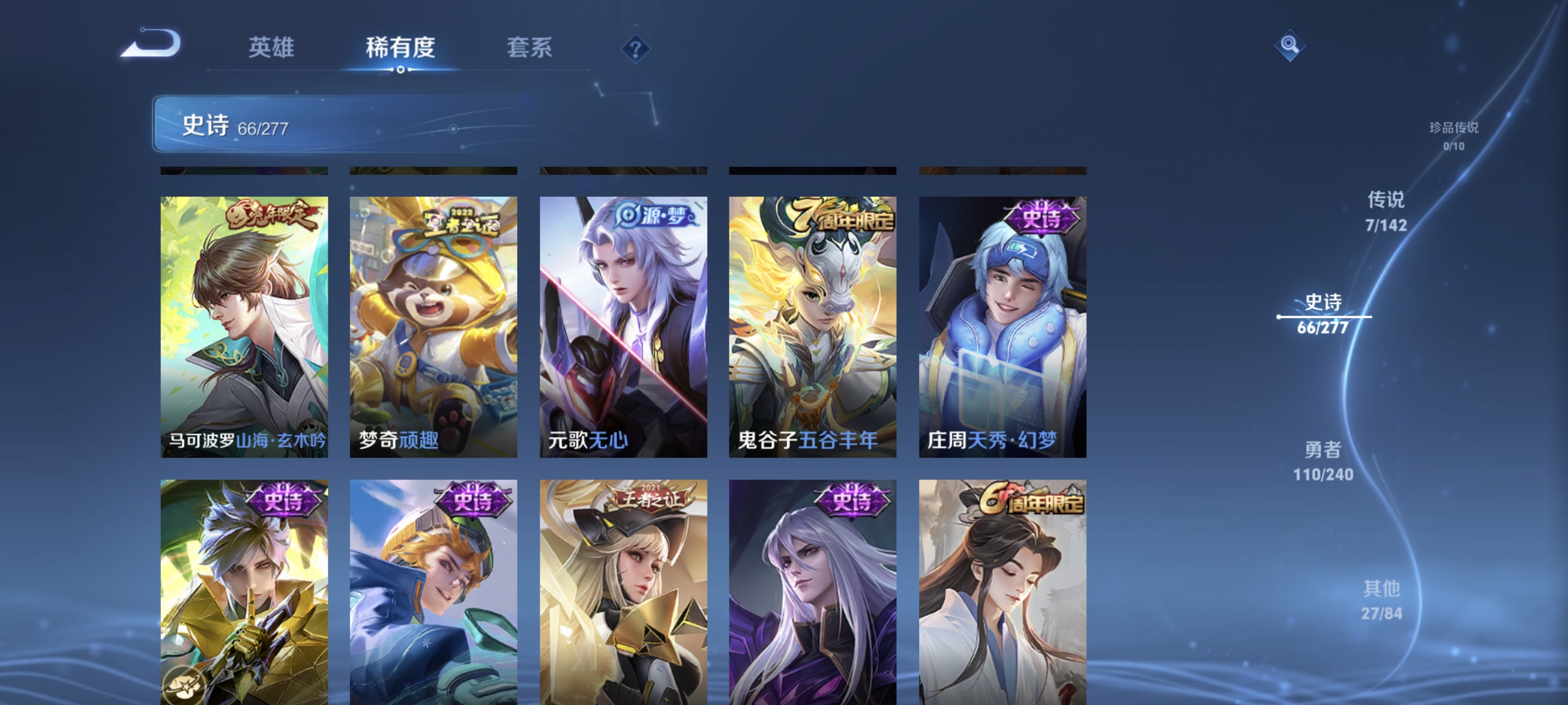Open the 鬼谷子五谷丰年 skin card
1568x705 pixels.
(814, 323)
